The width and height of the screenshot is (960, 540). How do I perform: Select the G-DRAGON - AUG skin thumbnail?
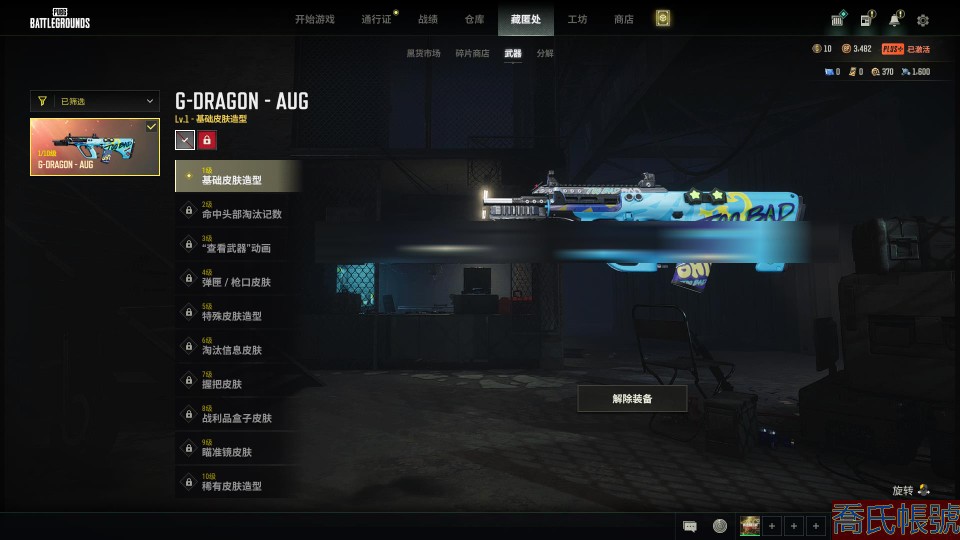95,147
